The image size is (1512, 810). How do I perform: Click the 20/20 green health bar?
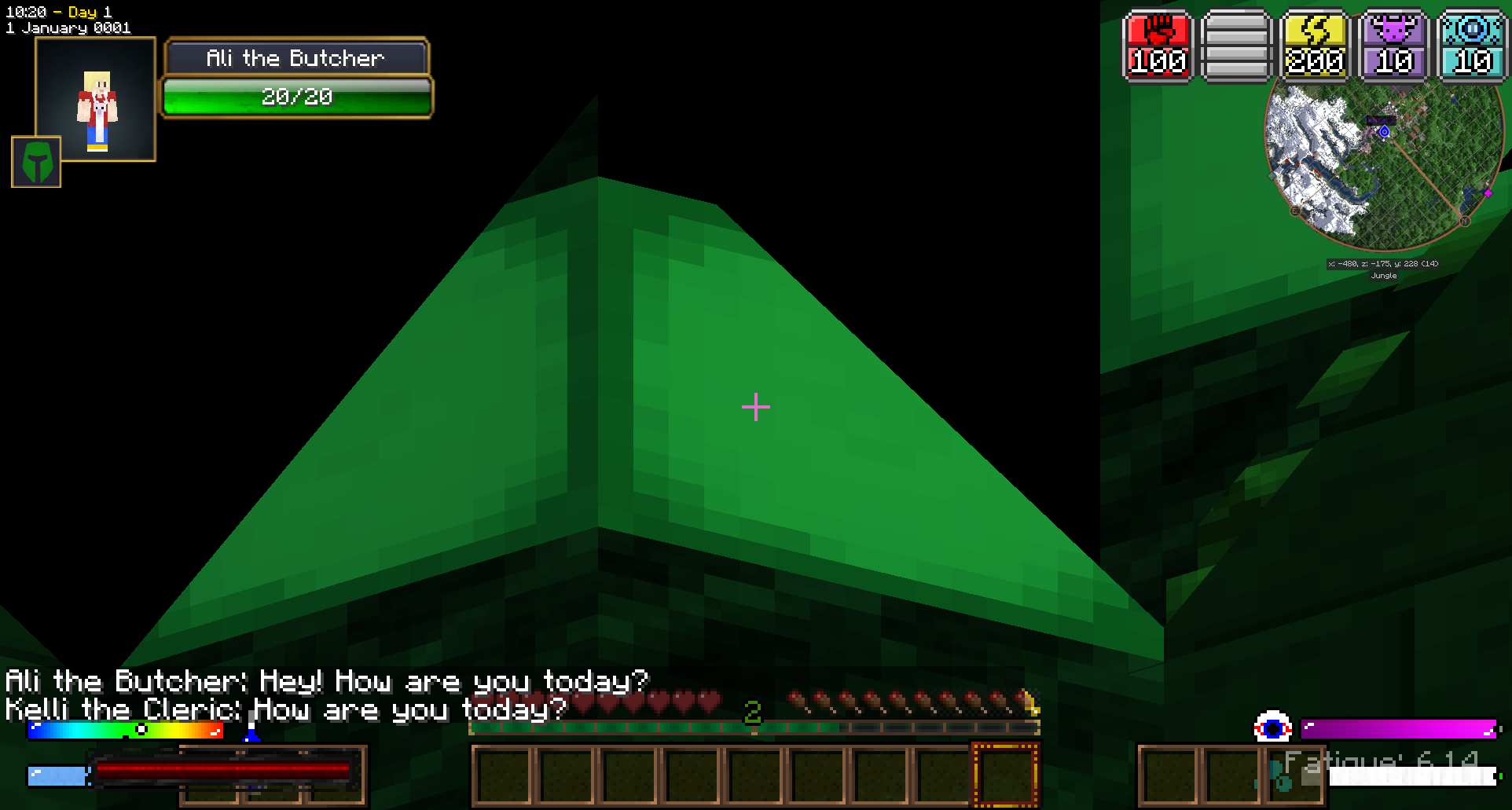pos(297,97)
